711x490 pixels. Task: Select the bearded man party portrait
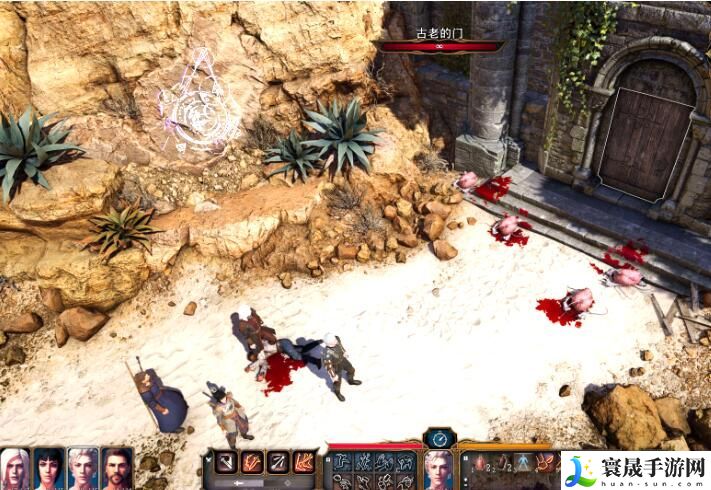tap(117, 467)
